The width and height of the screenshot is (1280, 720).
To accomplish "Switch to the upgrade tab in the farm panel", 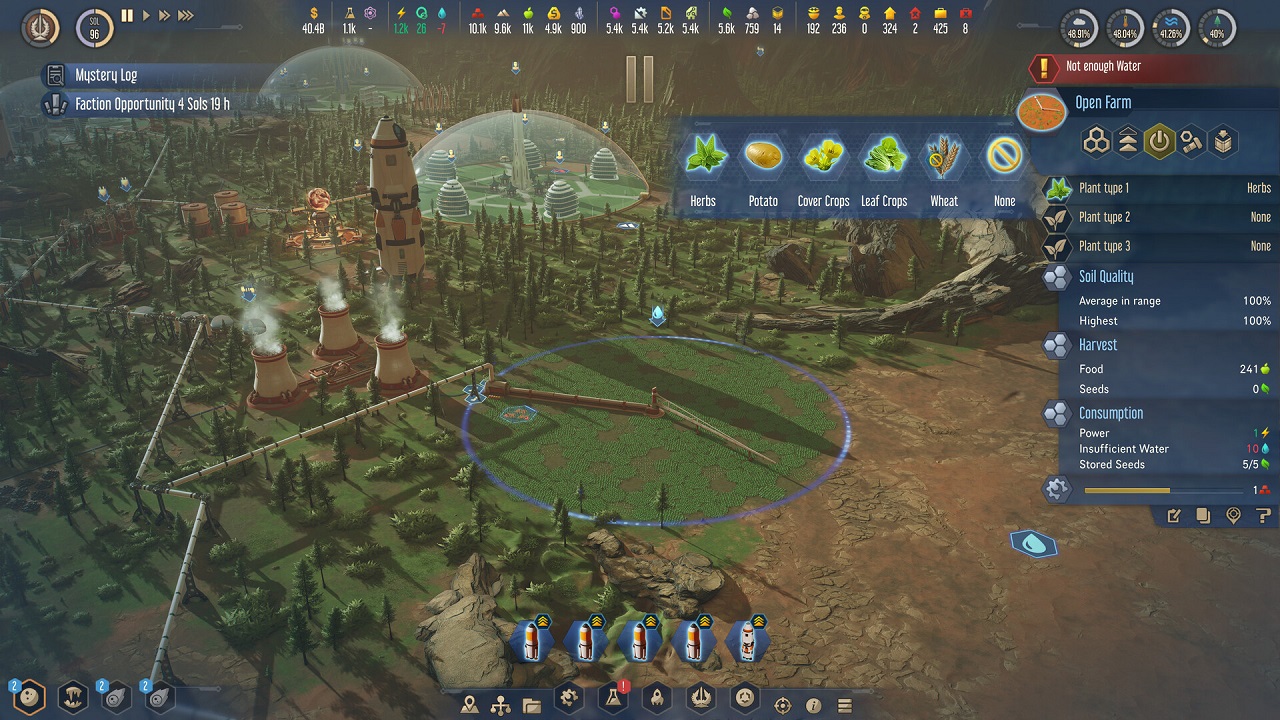I will 1127,141.
